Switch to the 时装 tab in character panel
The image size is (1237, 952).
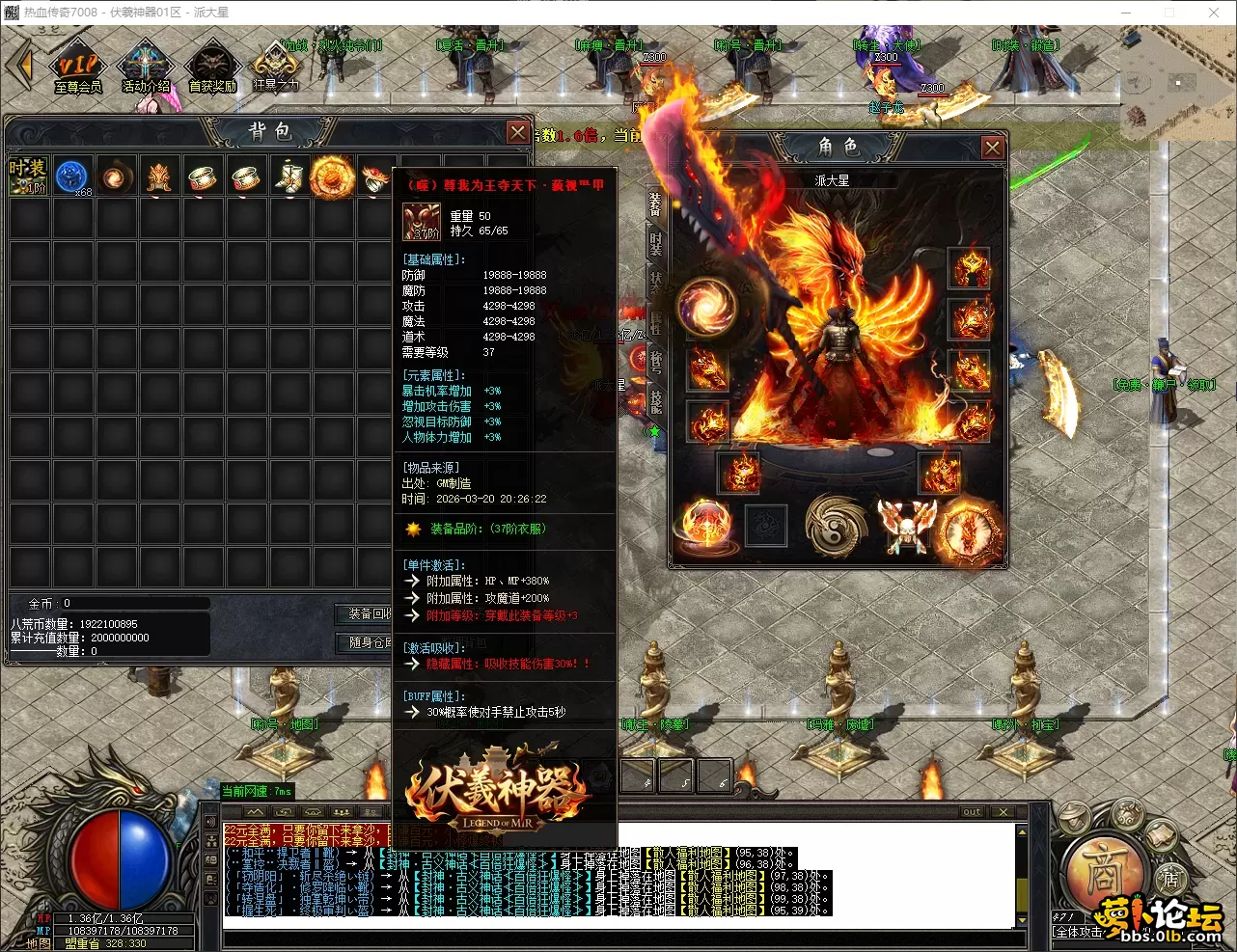point(656,243)
